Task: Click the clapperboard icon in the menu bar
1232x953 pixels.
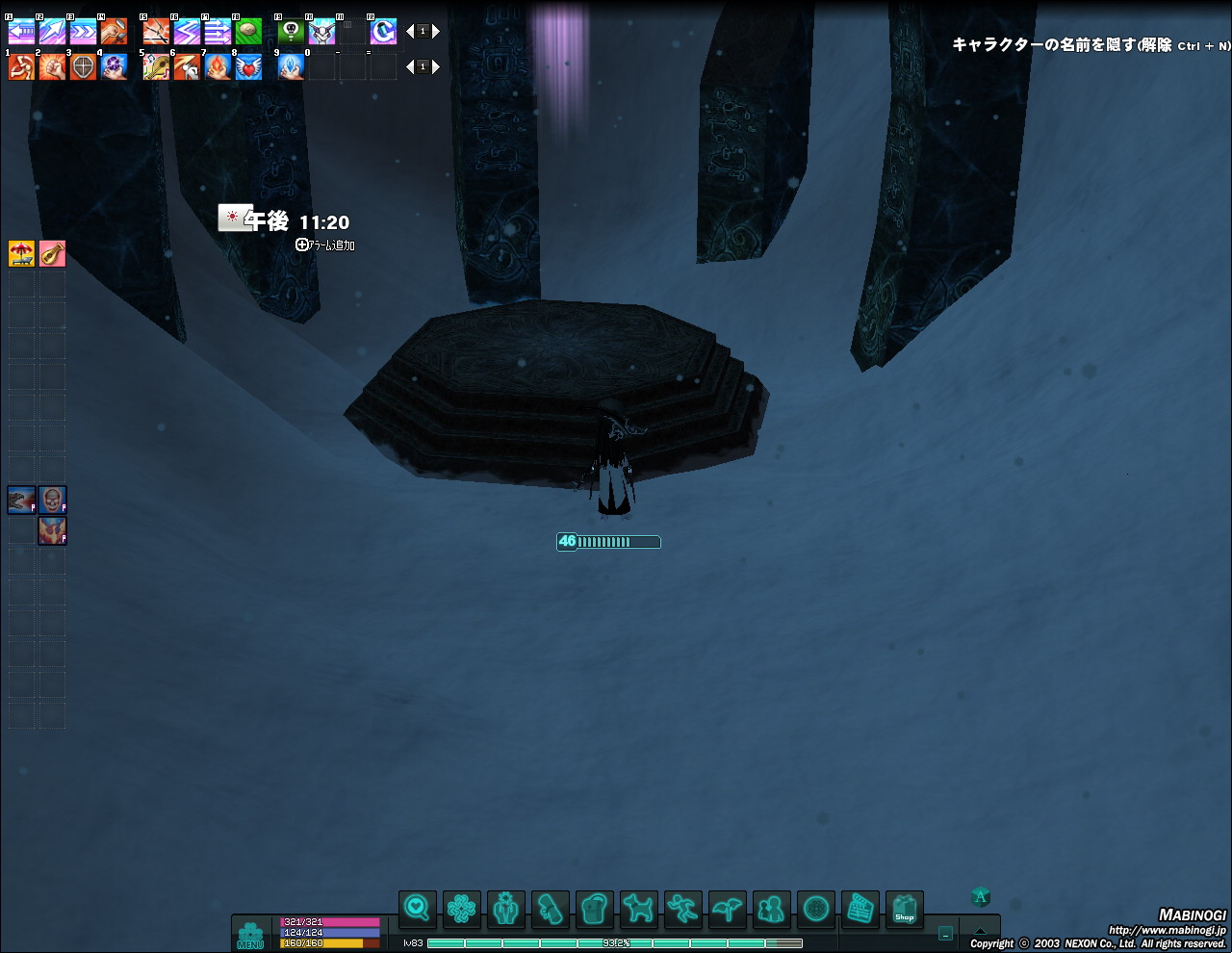Action: coord(860,909)
